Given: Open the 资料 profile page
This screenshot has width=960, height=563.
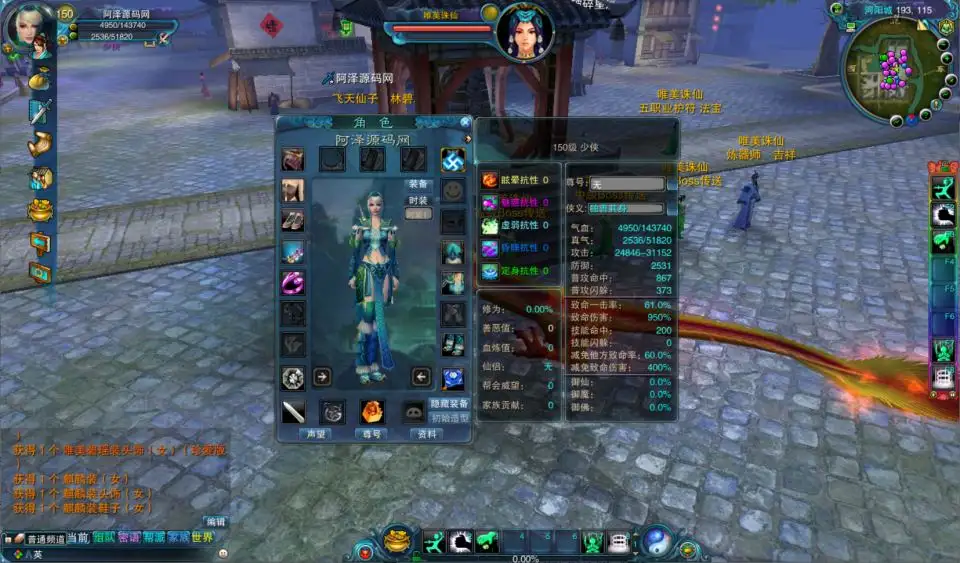Looking at the screenshot, I should (426, 434).
